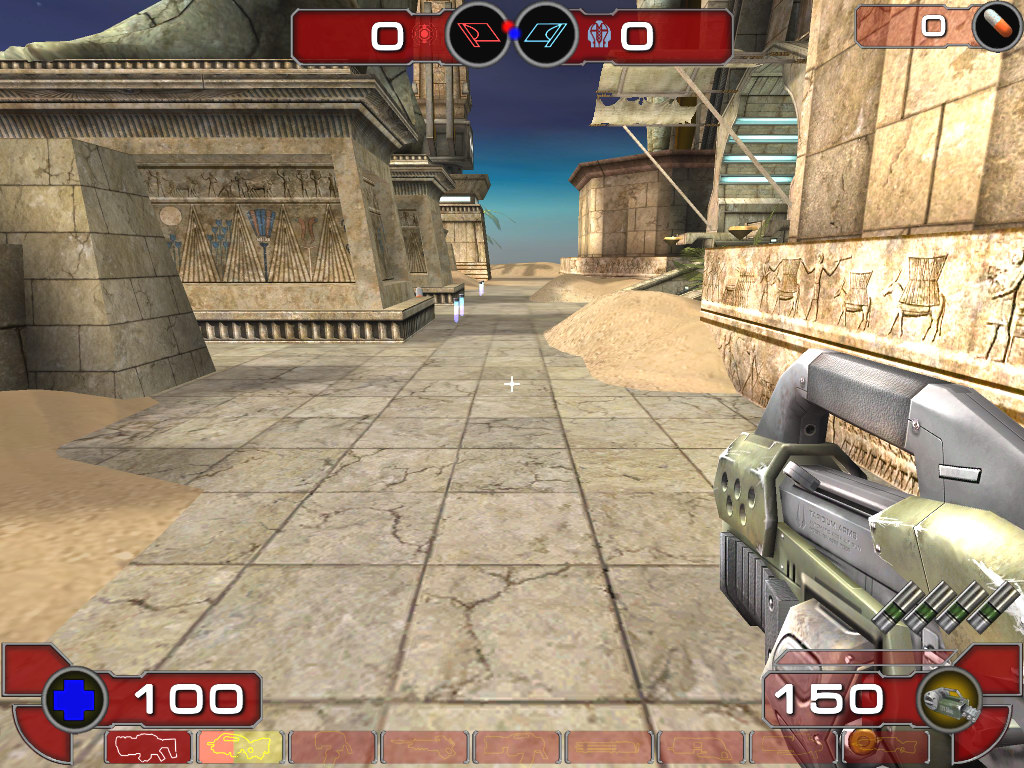Choose the highlighted assault rifle slot
This screenshot has width=1024, height=768.
(240, 747)
